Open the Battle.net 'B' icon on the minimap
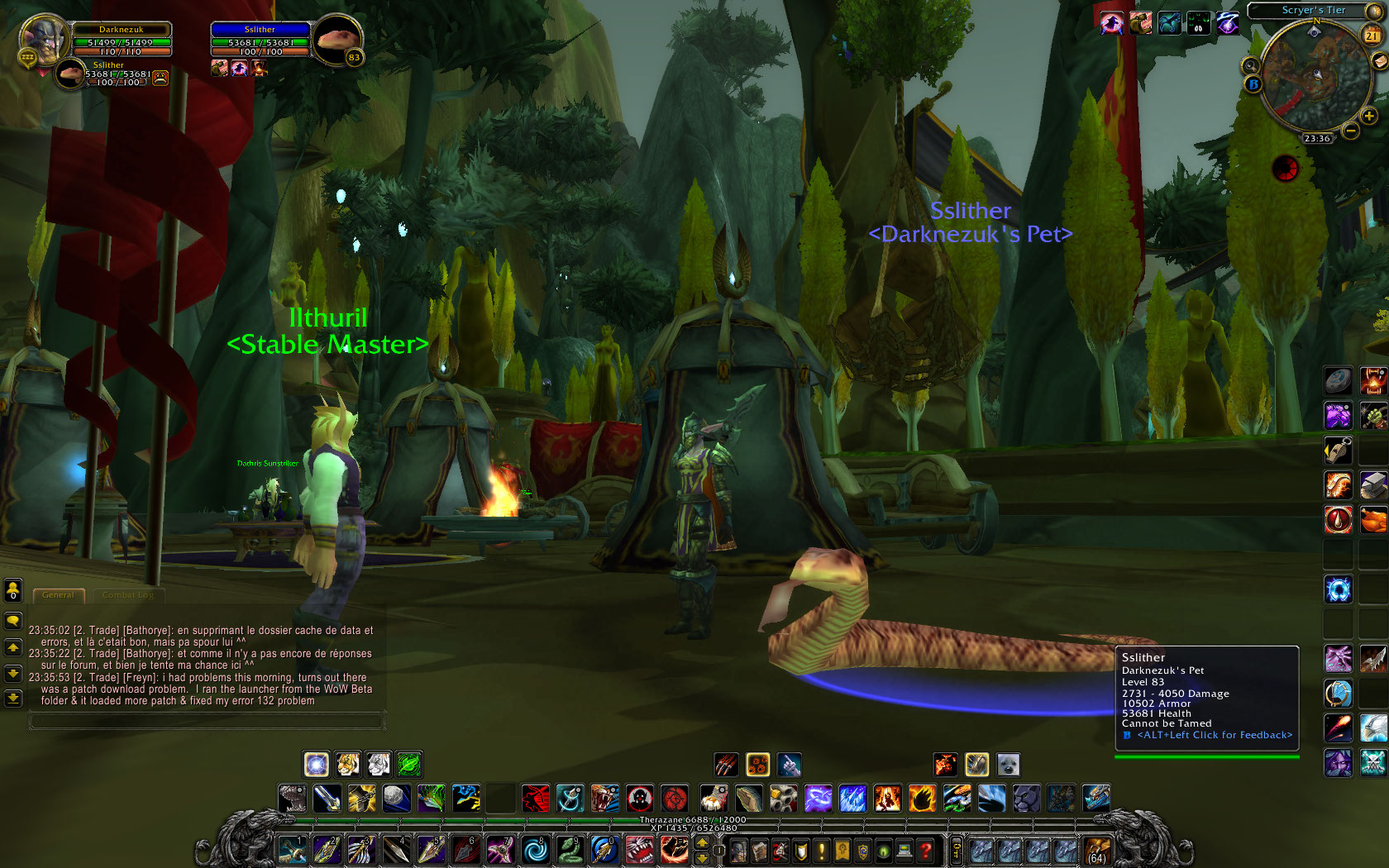 (x=1253, y=83)
